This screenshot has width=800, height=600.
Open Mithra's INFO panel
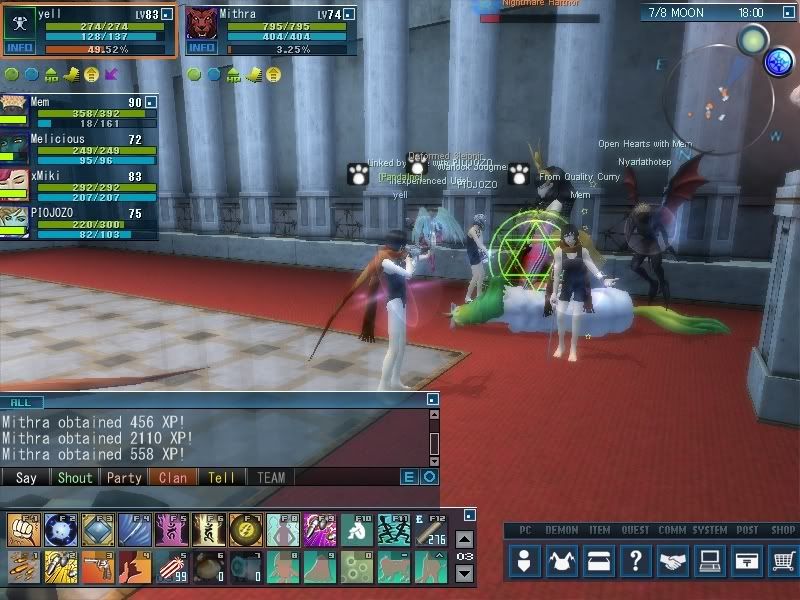201,47
